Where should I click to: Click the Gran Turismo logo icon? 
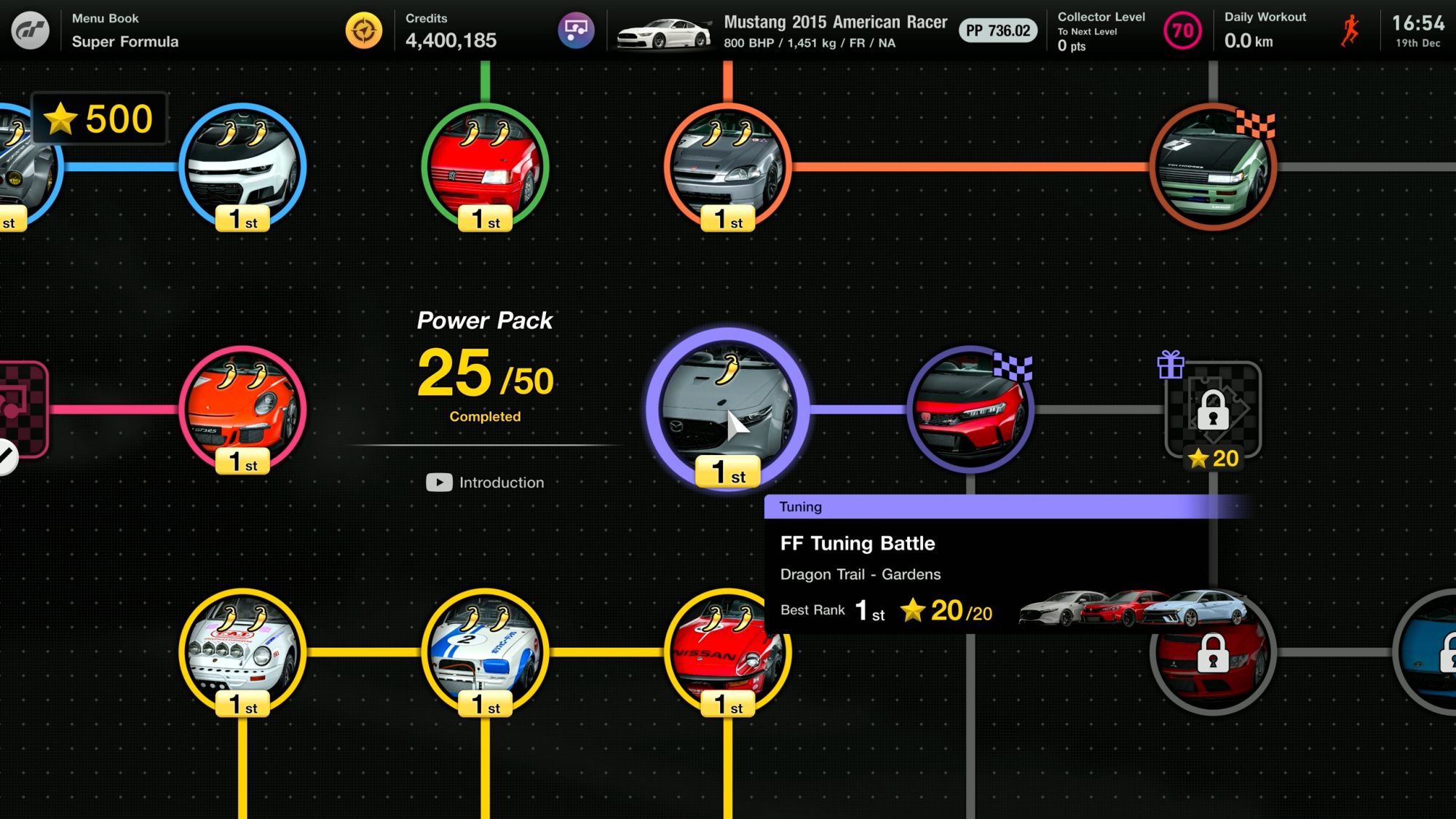pyautogui.click(x=31, y=31)
